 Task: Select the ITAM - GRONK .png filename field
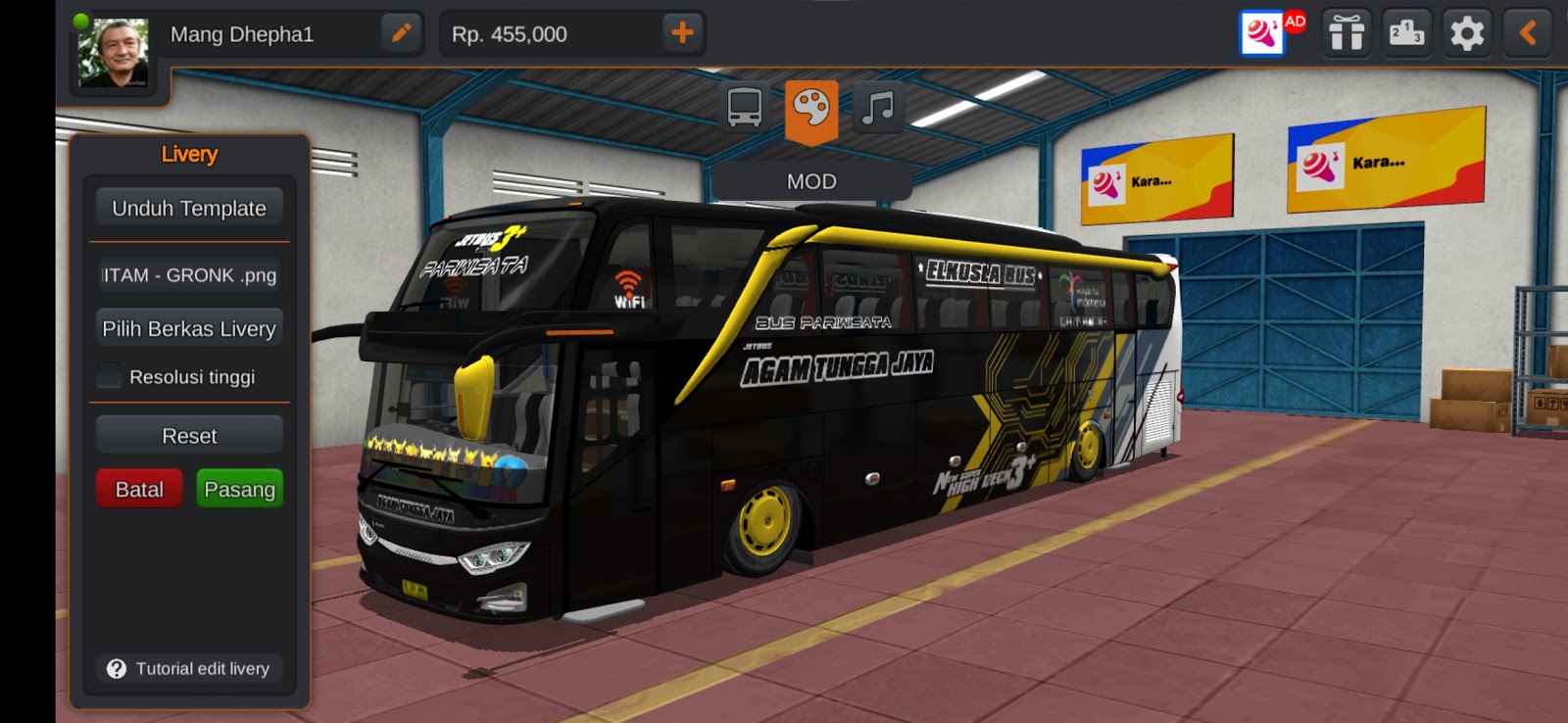(x=189, y=275)
